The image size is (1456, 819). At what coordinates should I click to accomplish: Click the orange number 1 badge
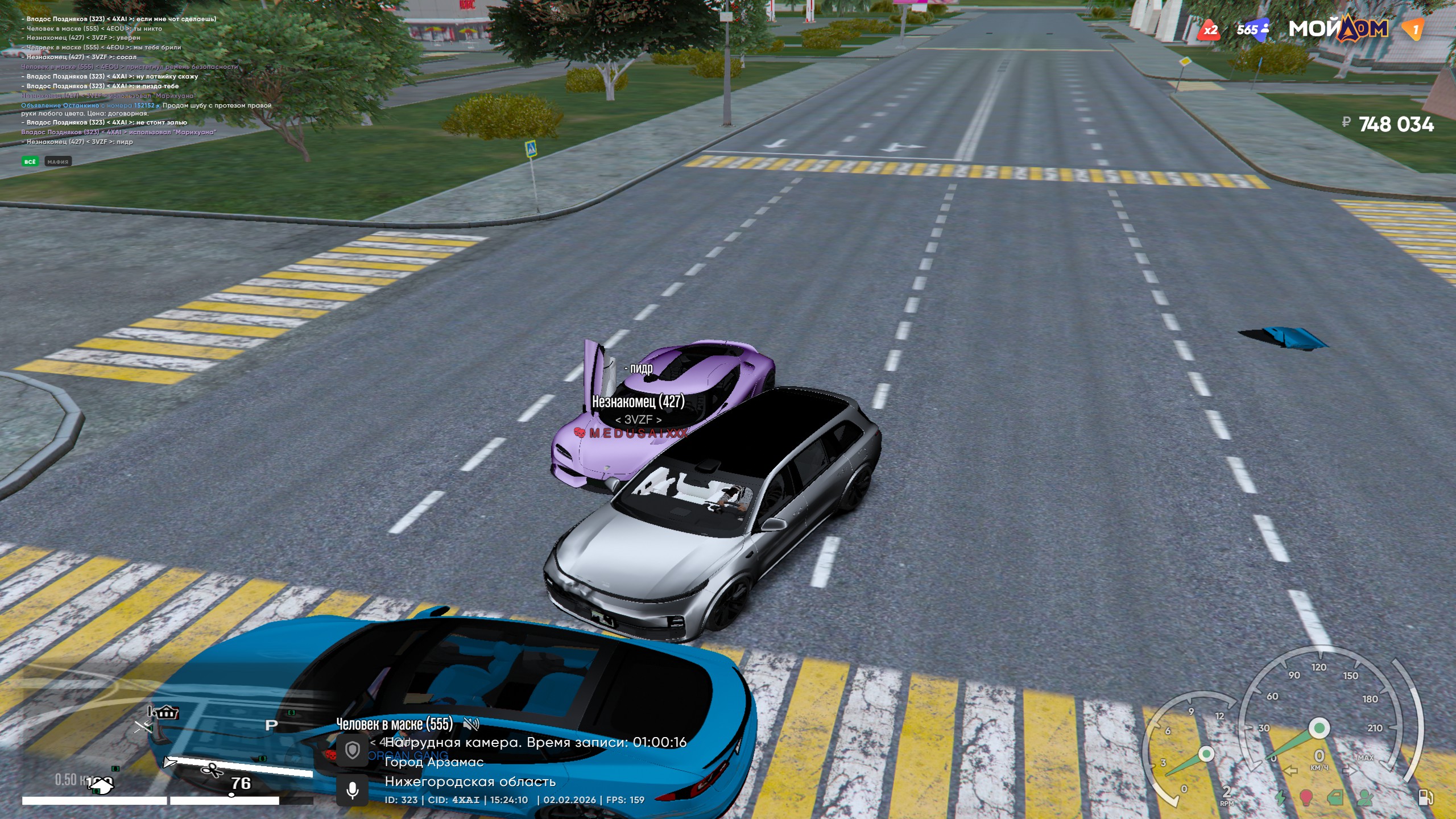point(1414,30)
